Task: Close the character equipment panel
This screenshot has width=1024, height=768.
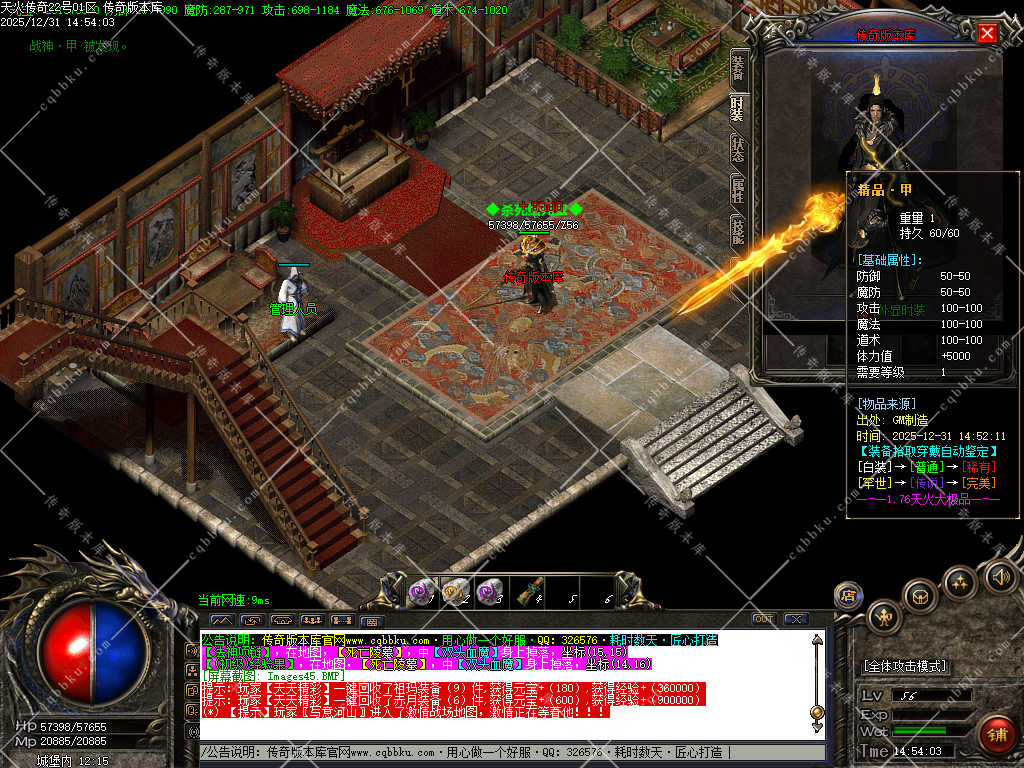Action: (x=987, y=33)
